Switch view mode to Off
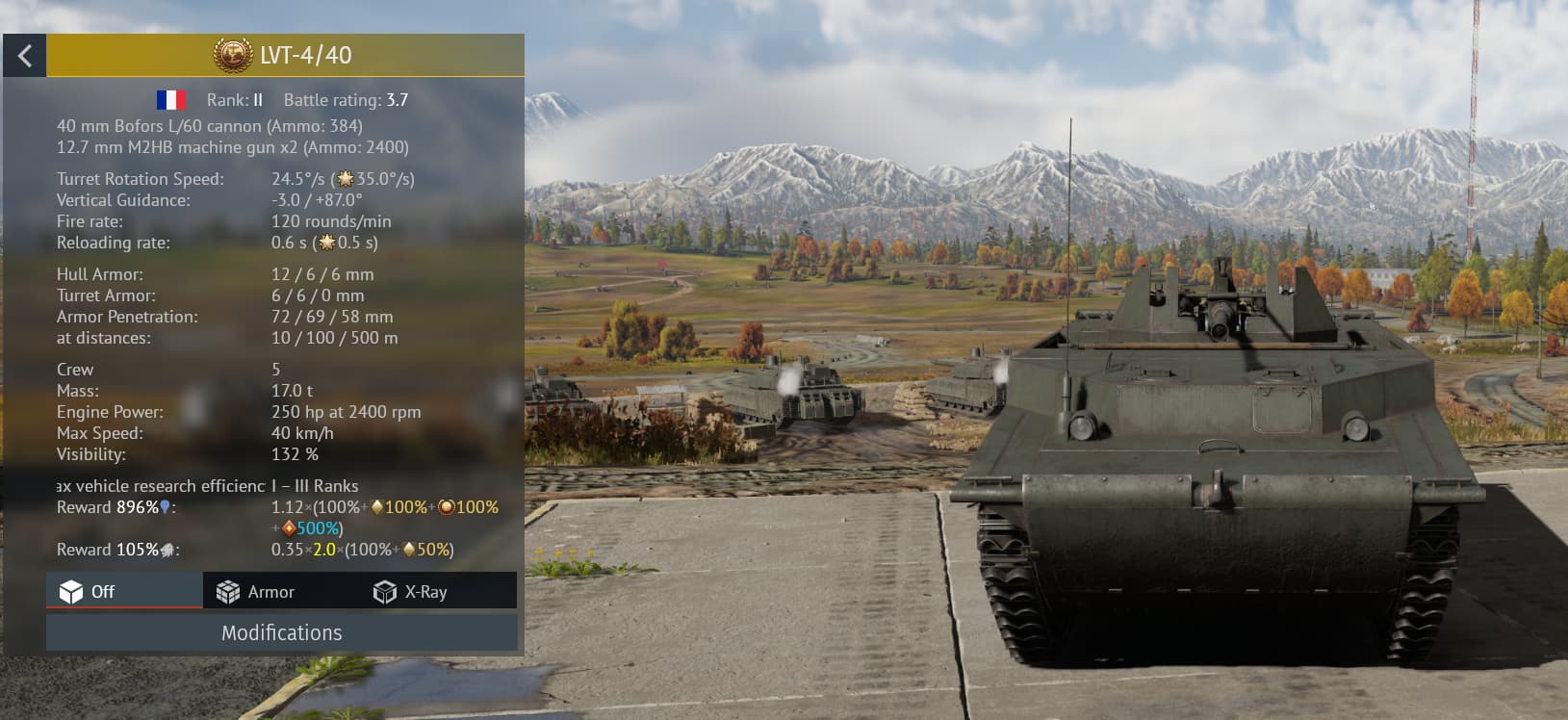Screen dimensions: 1568x720 coord(124,591)
